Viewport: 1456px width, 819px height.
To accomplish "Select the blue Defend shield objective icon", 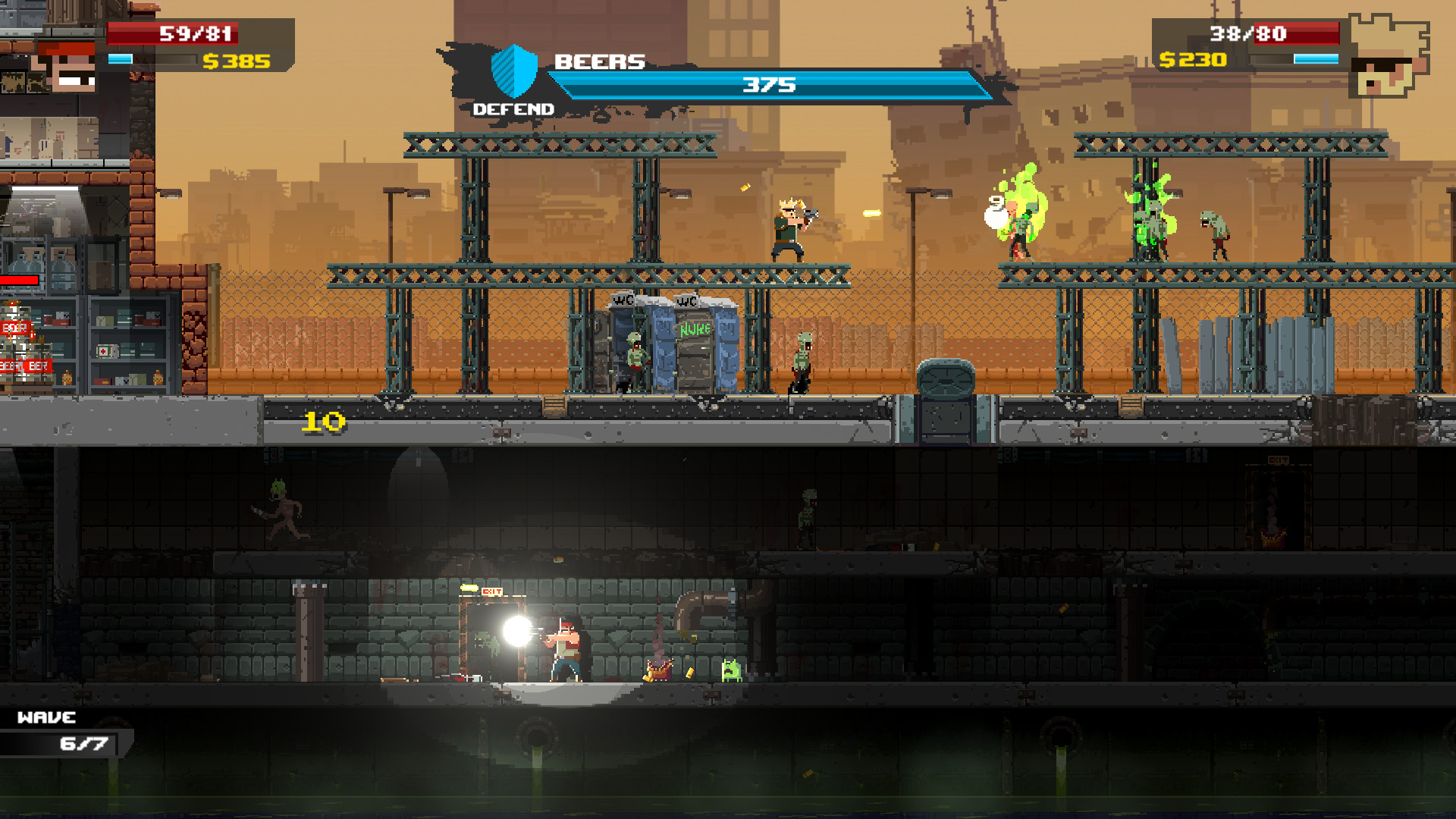I will pyautogui.click(x=514, y=71).
